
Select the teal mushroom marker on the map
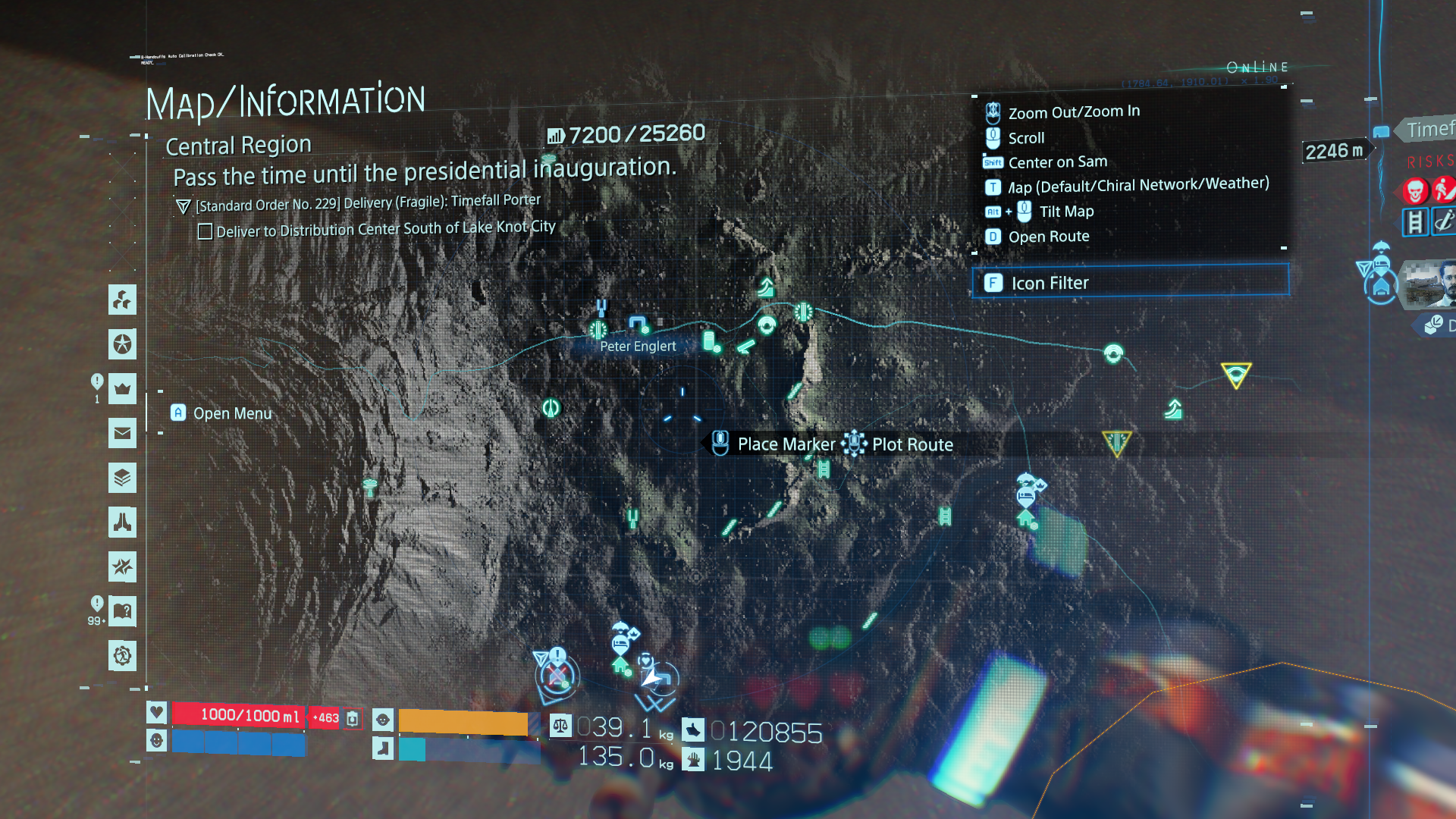click(x=370, y=487)
